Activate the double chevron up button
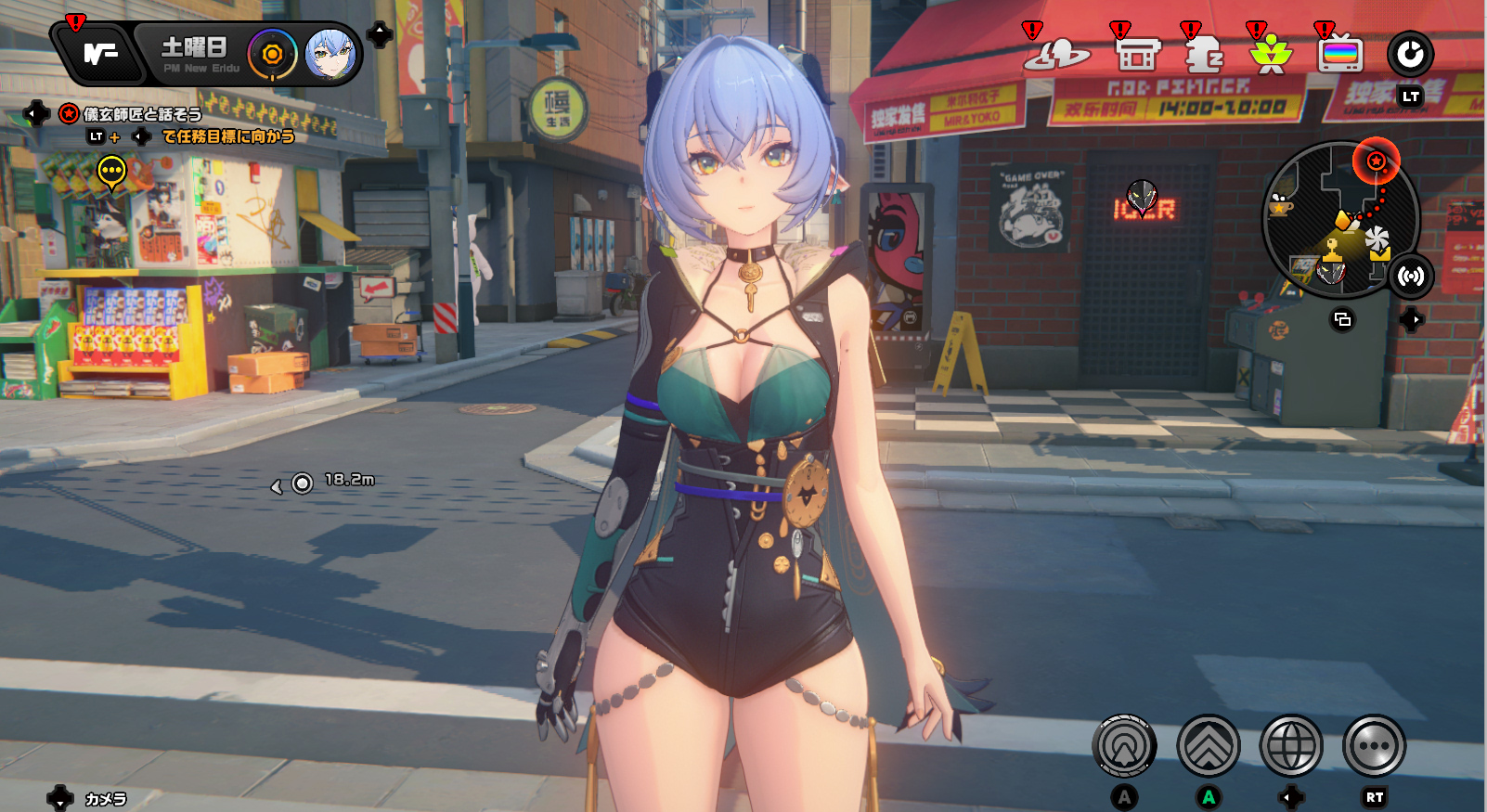Viewport: 1487px width, 812px height. (1208, 745)
